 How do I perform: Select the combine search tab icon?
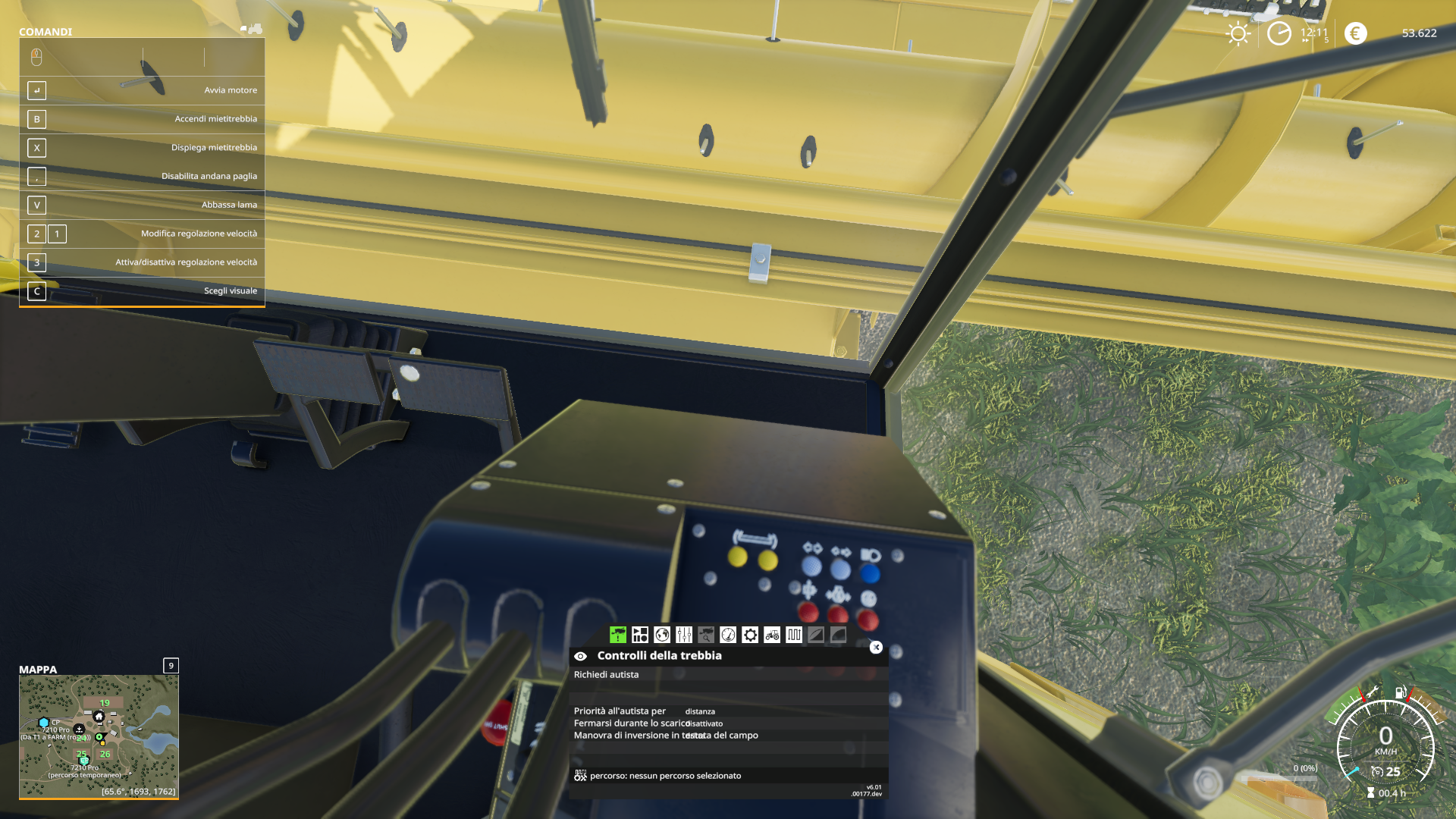click(706, 635)
